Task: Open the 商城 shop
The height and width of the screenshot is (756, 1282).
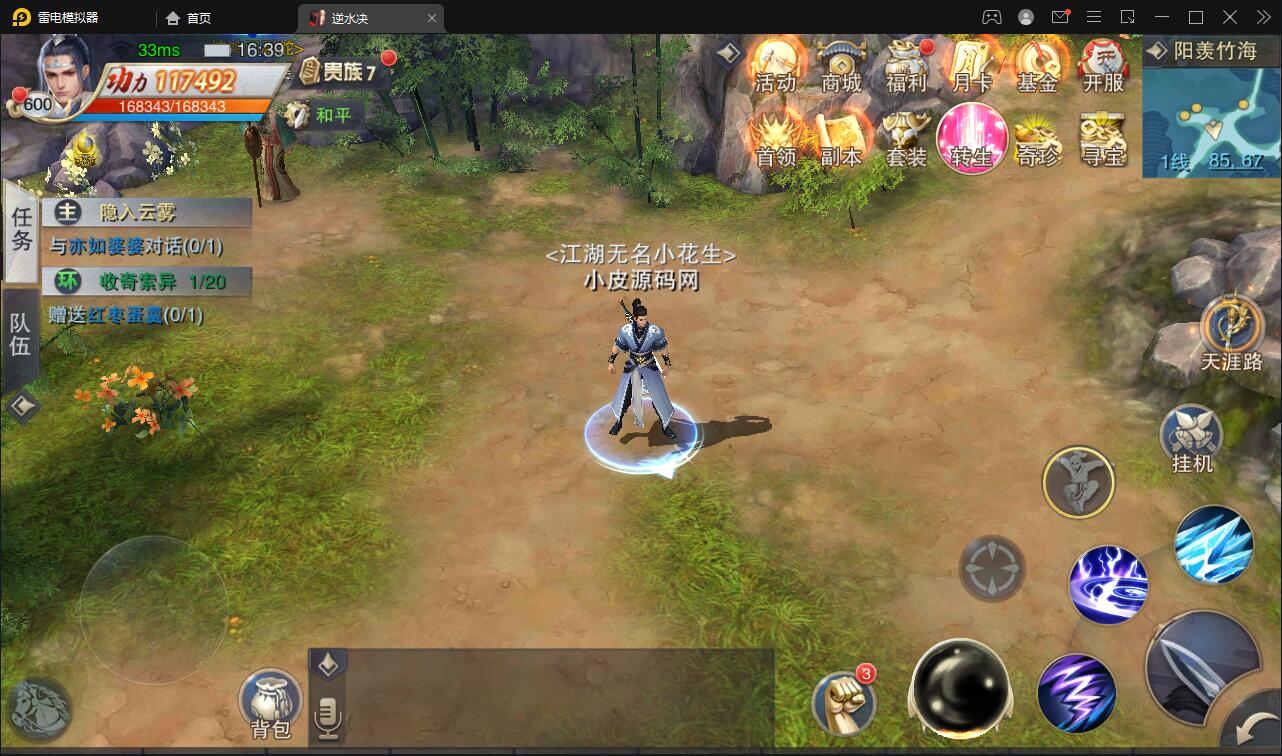Action: click(841, 65)
